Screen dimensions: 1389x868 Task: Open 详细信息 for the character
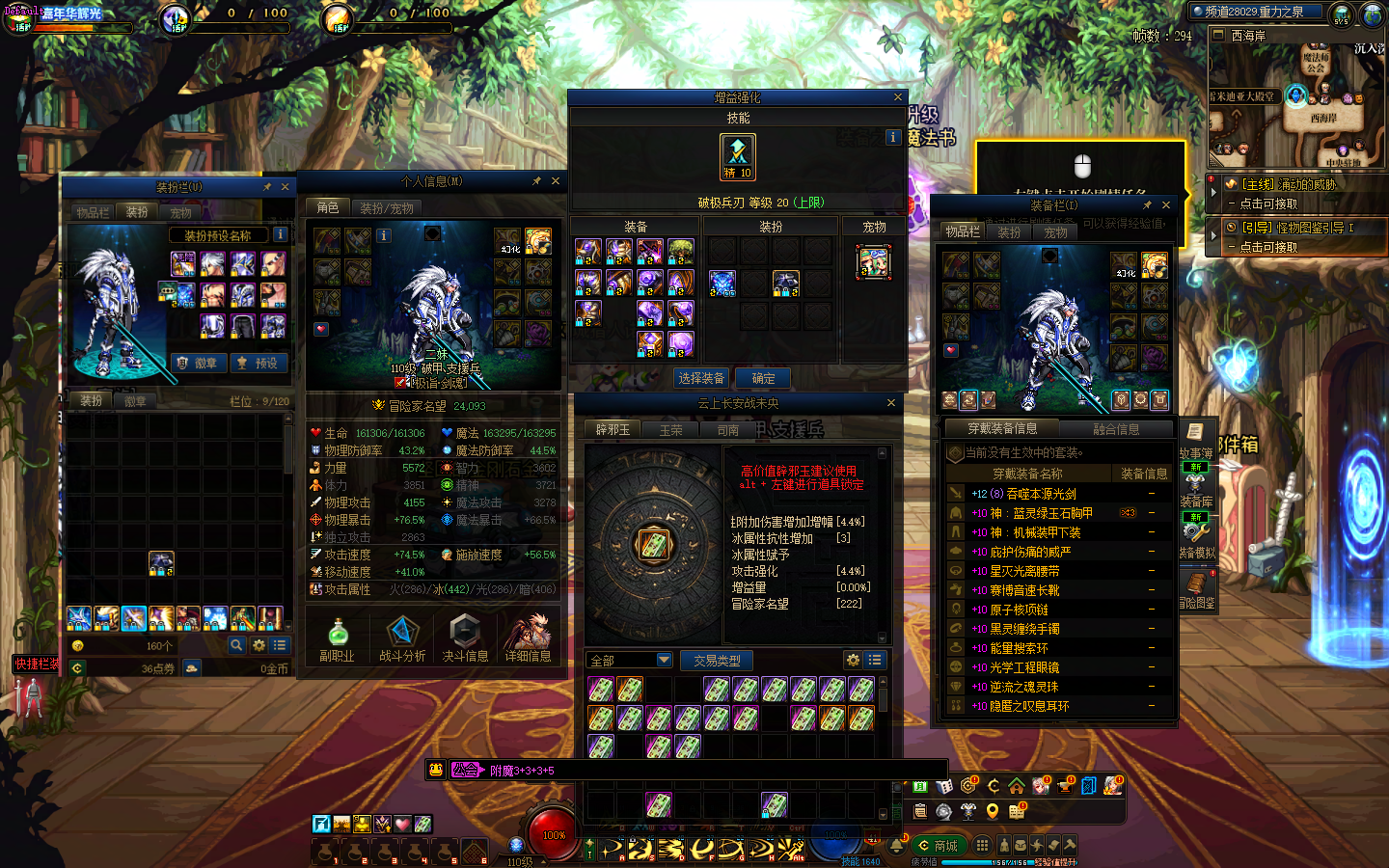(528, 639)
